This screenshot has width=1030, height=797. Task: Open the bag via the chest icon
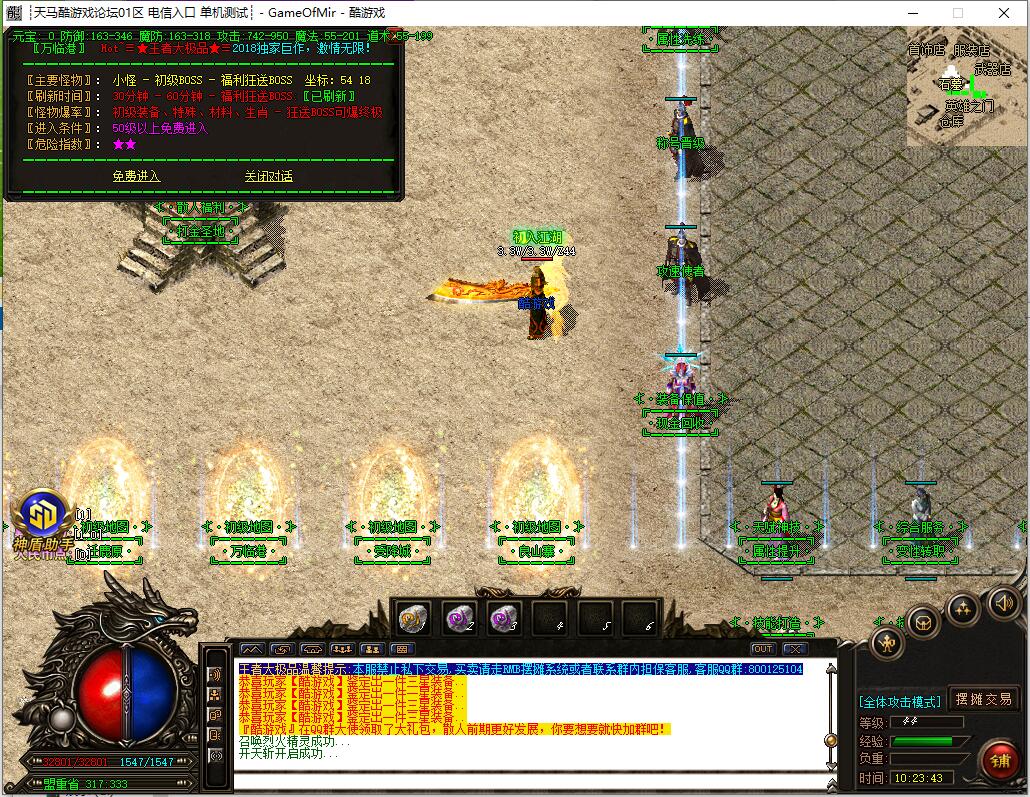point(923,622)
